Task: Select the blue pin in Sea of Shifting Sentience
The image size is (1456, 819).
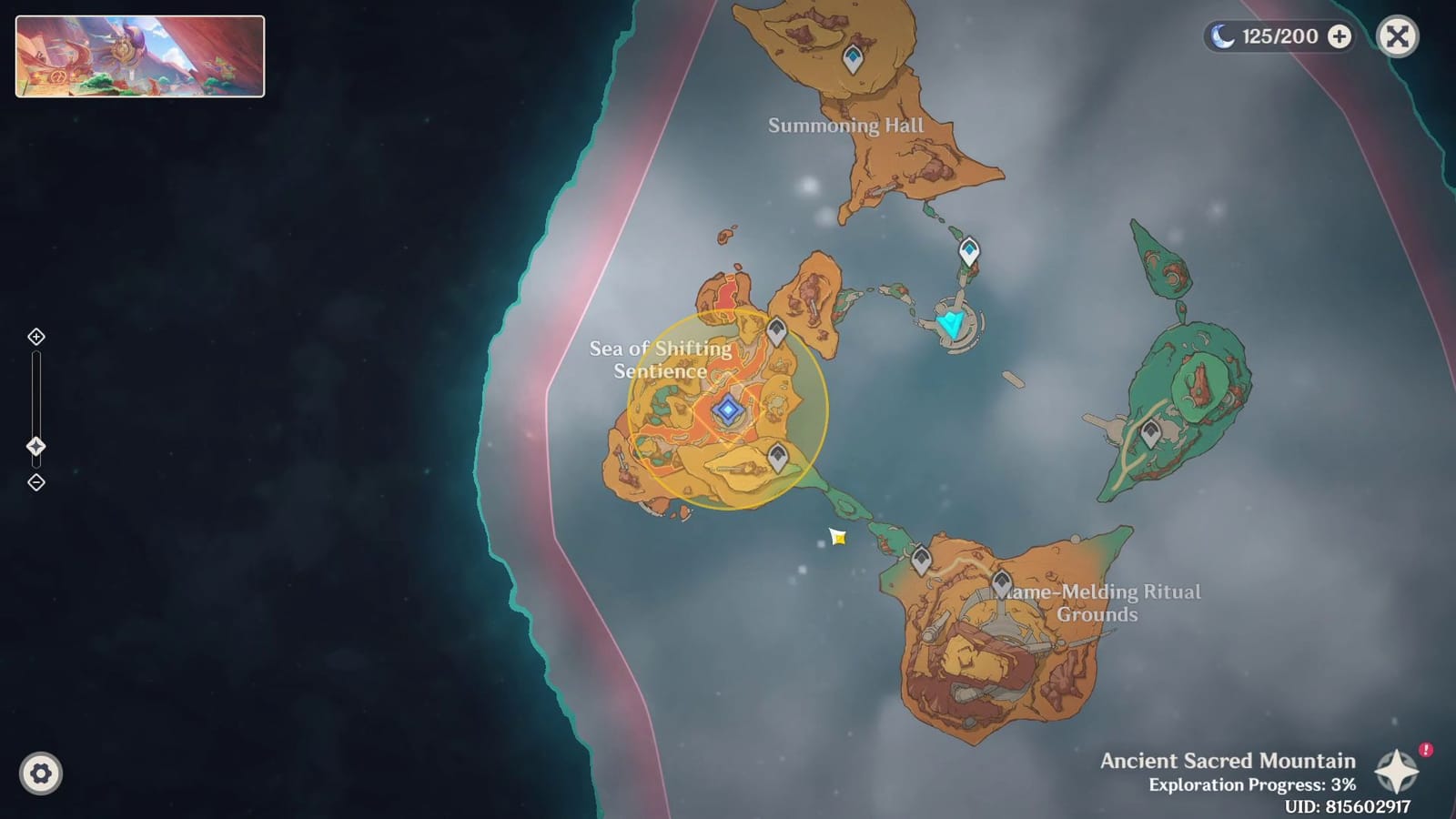Action: click(x=726, y=411)
